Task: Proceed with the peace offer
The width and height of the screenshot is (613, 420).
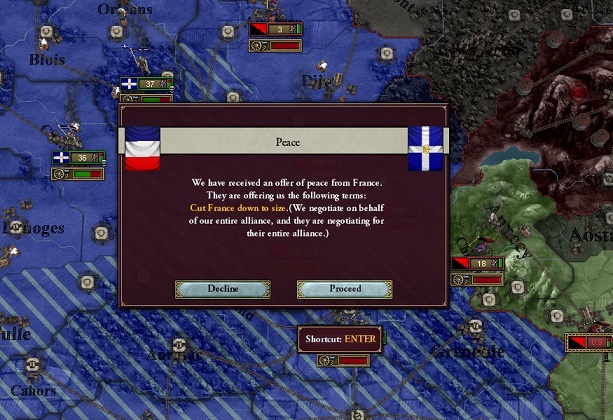Action: pos(344,289)
